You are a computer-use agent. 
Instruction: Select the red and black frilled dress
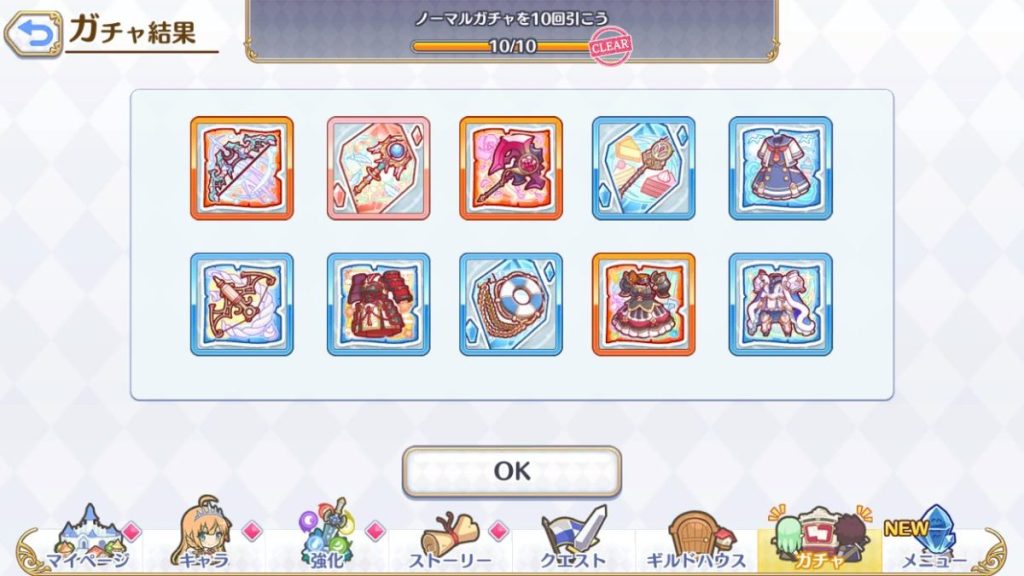tap(644, 304)
